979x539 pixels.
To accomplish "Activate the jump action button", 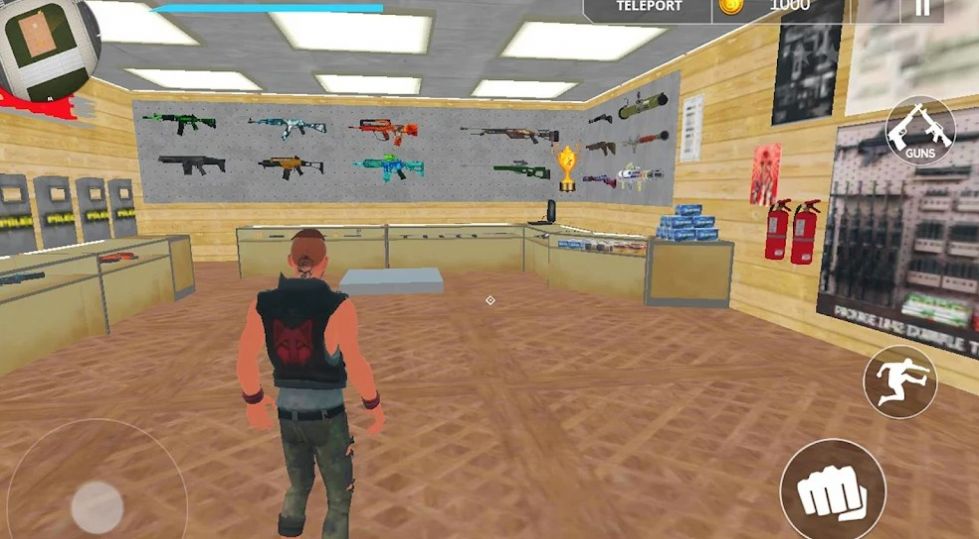I will tap(900, 381).
